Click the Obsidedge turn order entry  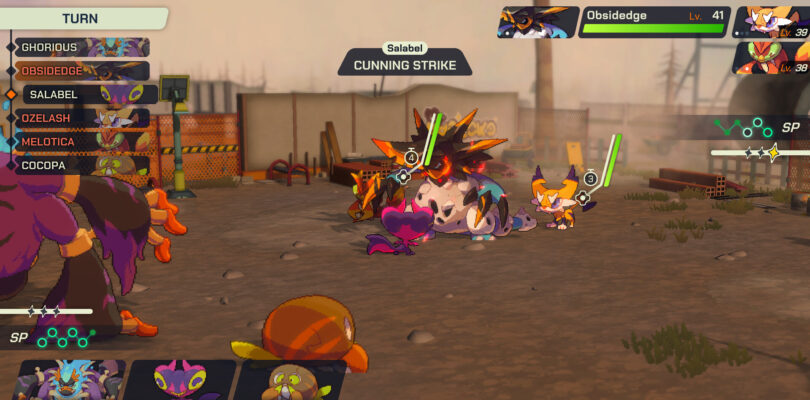click(x=82, y=71)
